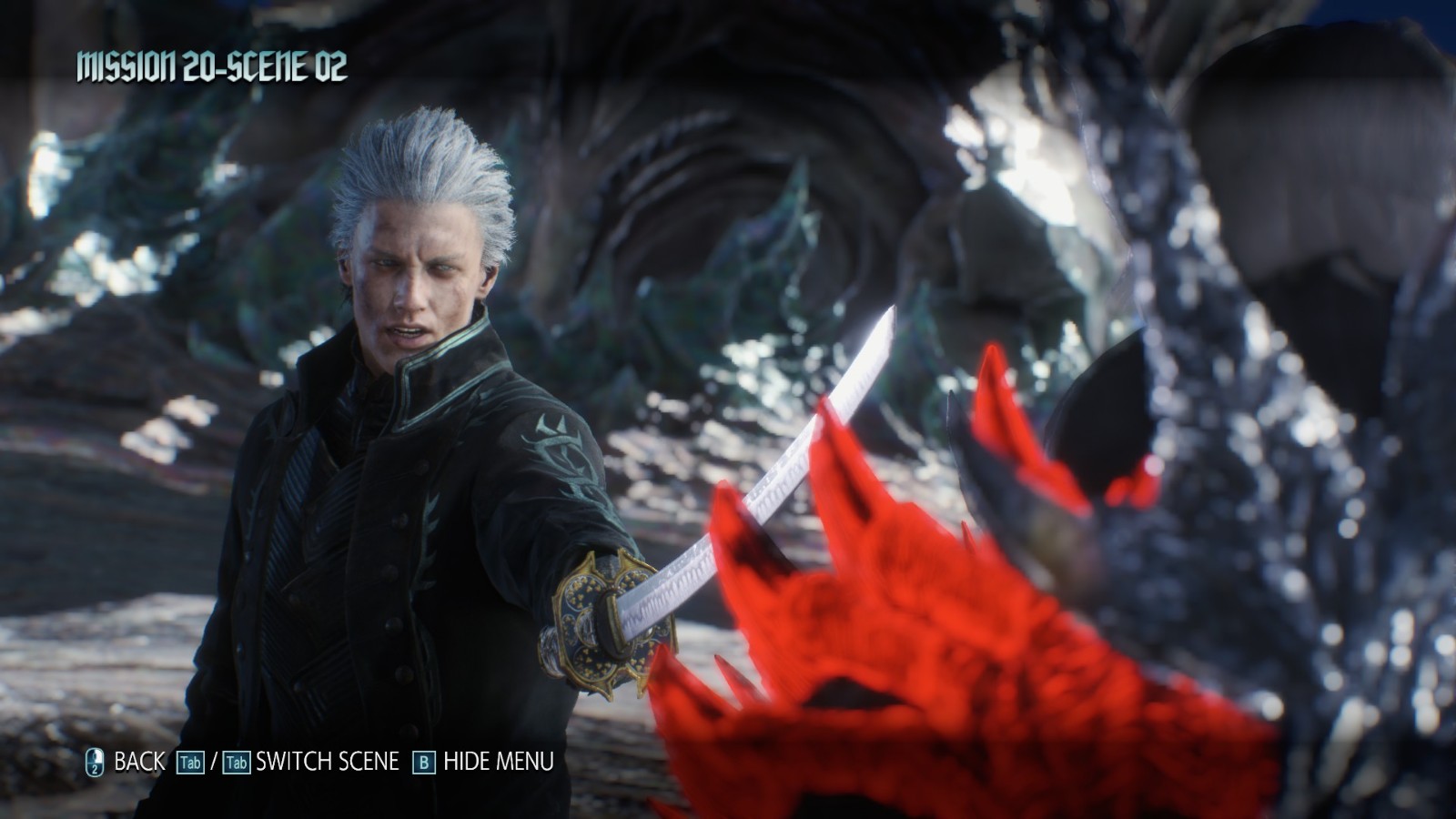Screen dimensions: 1456x819
Task: Click the slash between the Tab prompts
Action: (x=216, y=762)
